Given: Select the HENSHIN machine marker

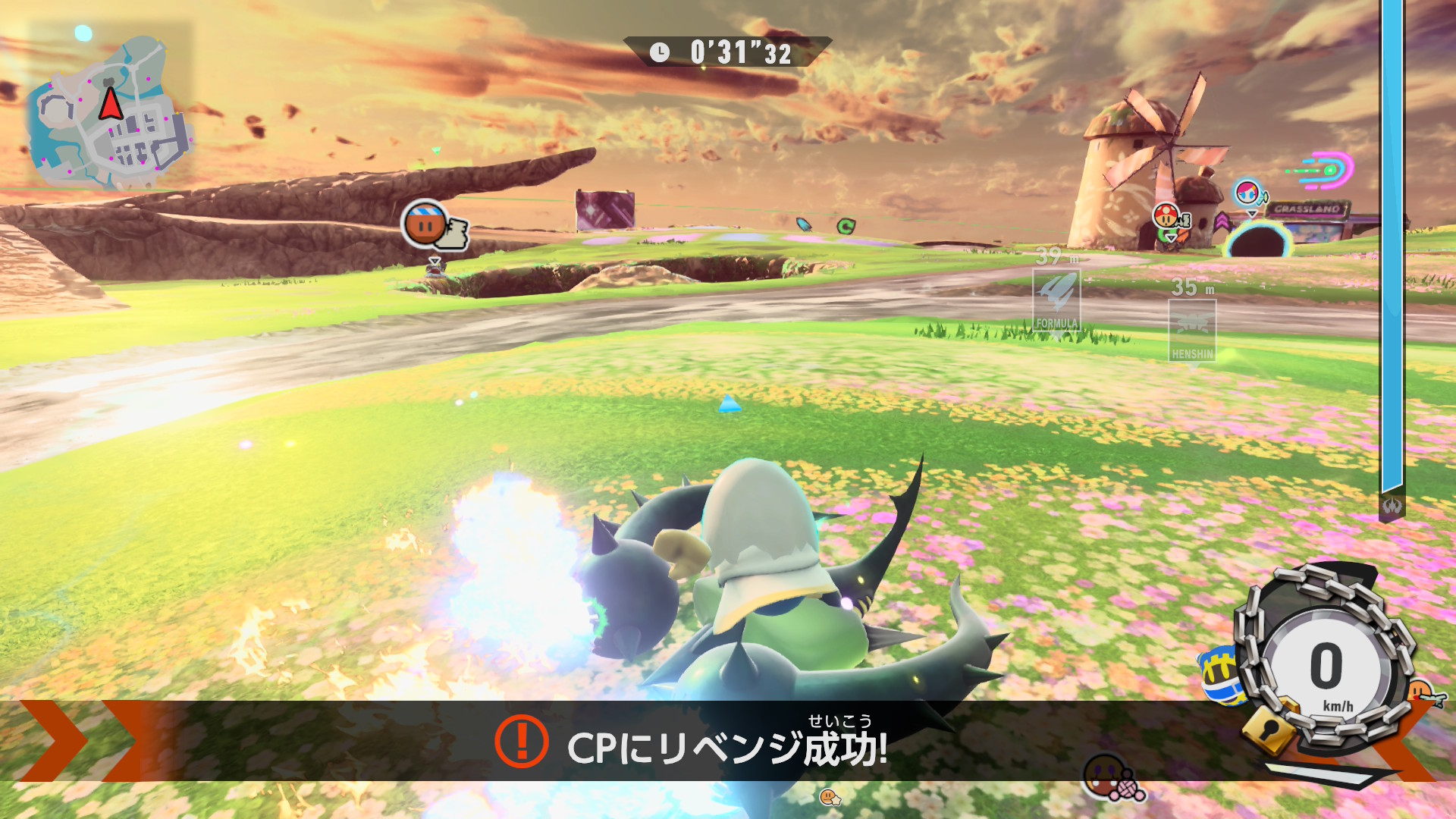Looking at the screenshot, I should coord(1192,331).
